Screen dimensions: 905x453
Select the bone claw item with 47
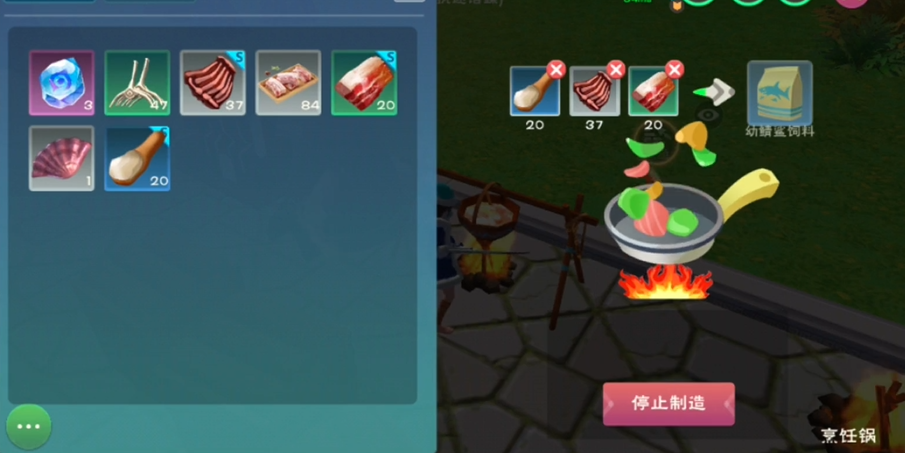pyautogui.click(x=137, y=83)
